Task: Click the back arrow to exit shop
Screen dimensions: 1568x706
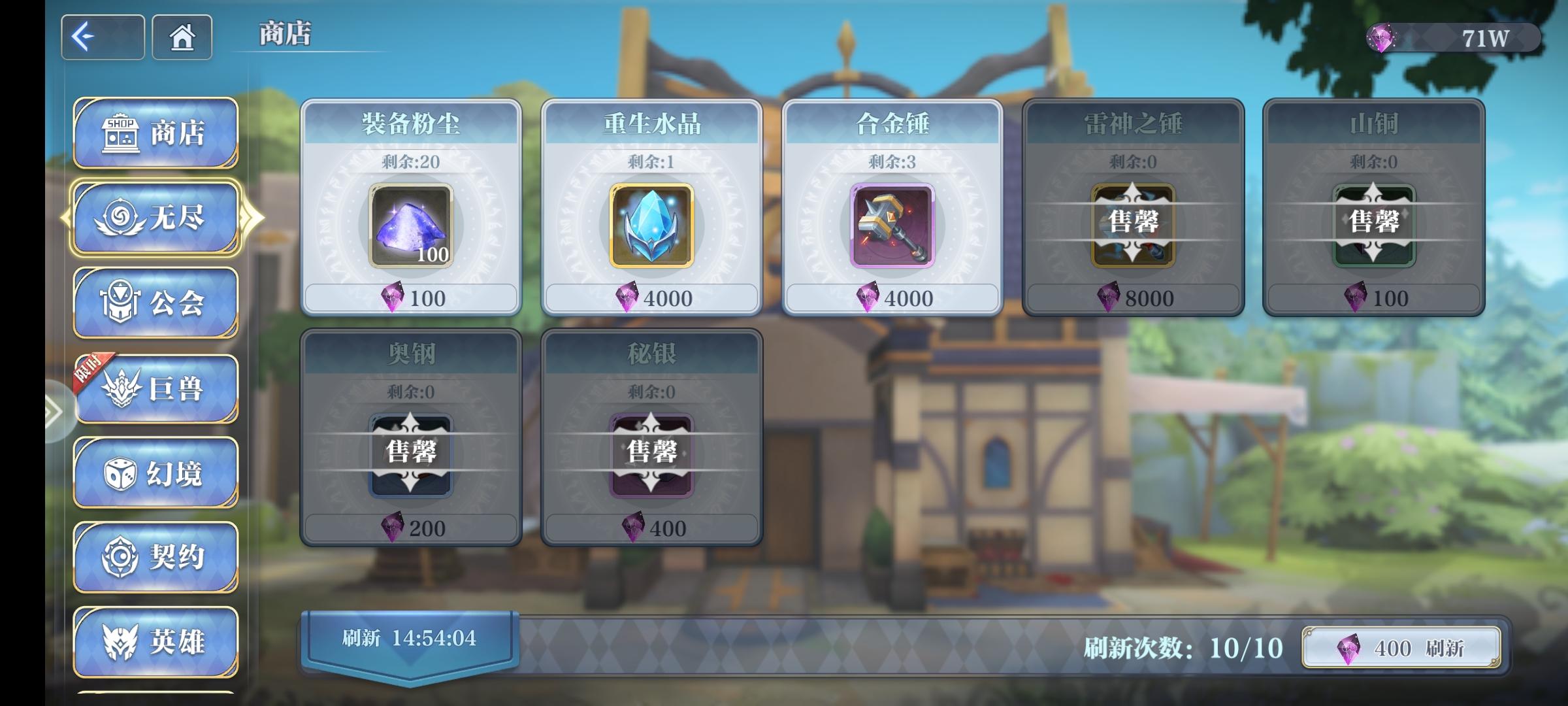Action: click(x=102, y=37)
